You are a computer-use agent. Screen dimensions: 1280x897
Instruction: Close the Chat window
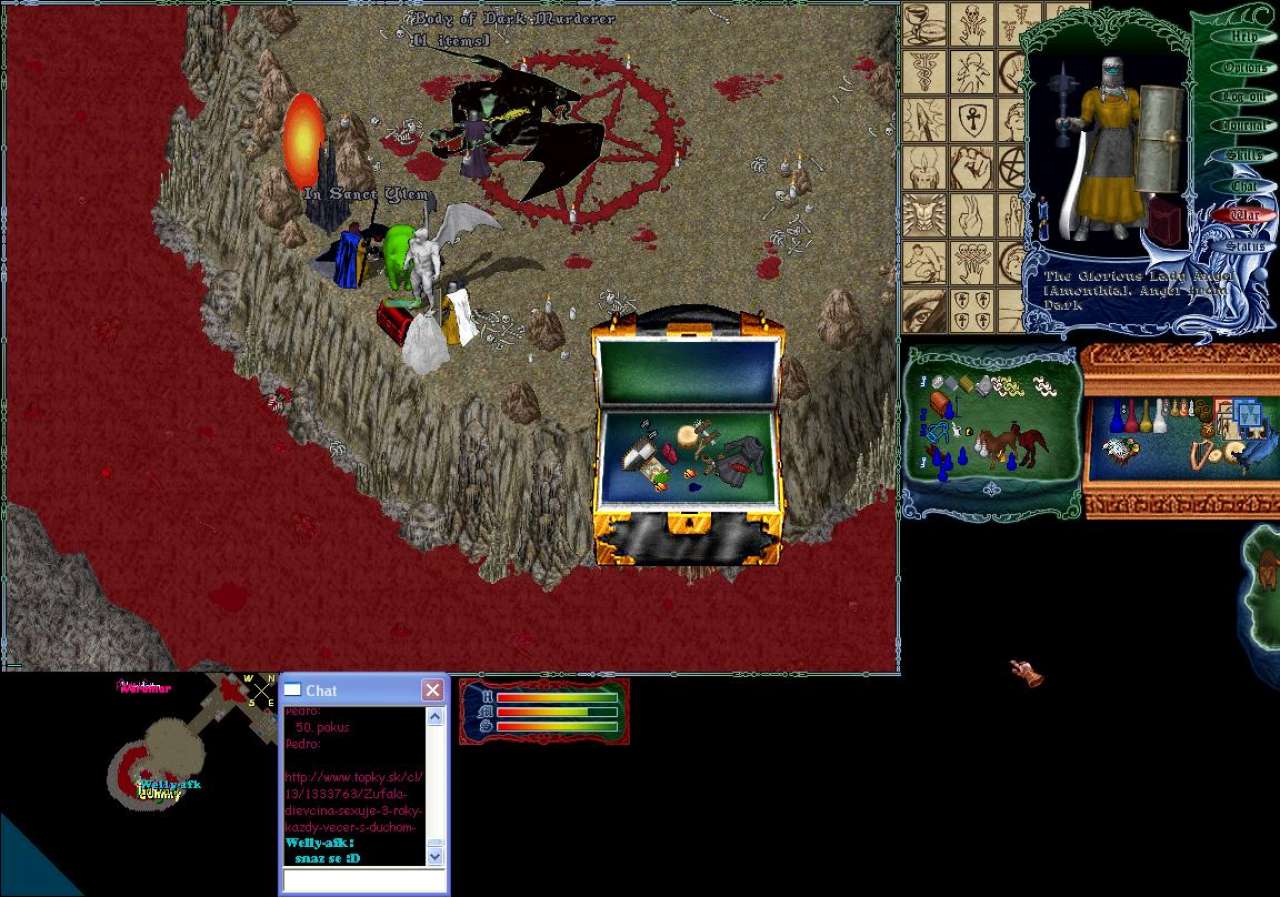click(432, 690)
